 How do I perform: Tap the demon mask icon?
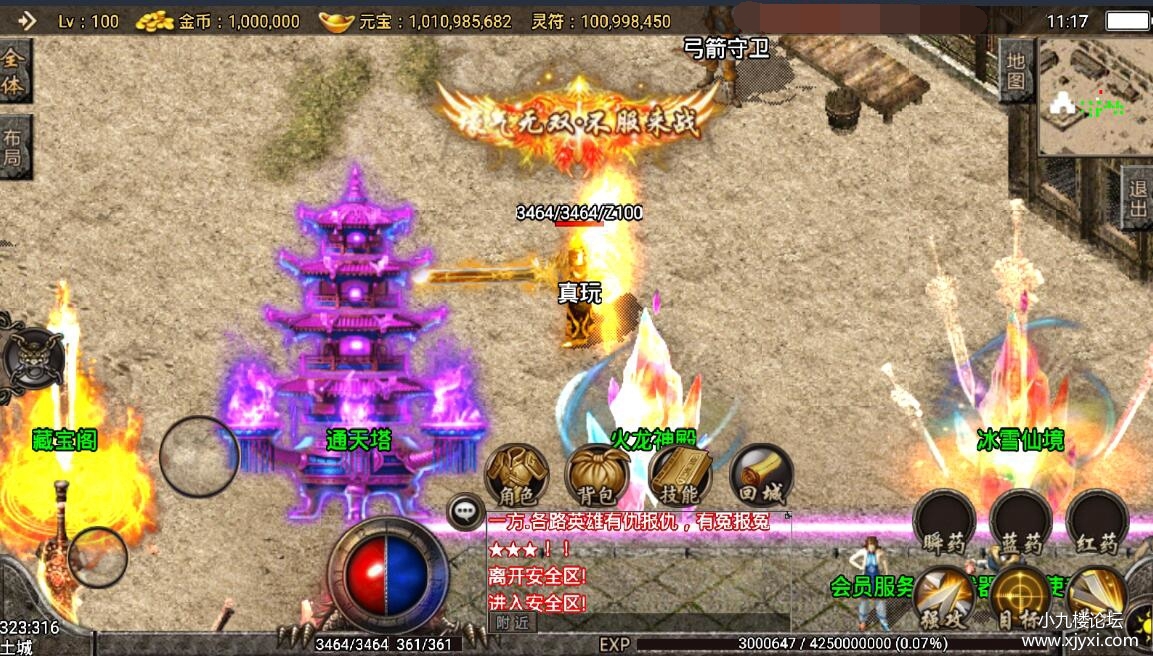pos(33,357)
